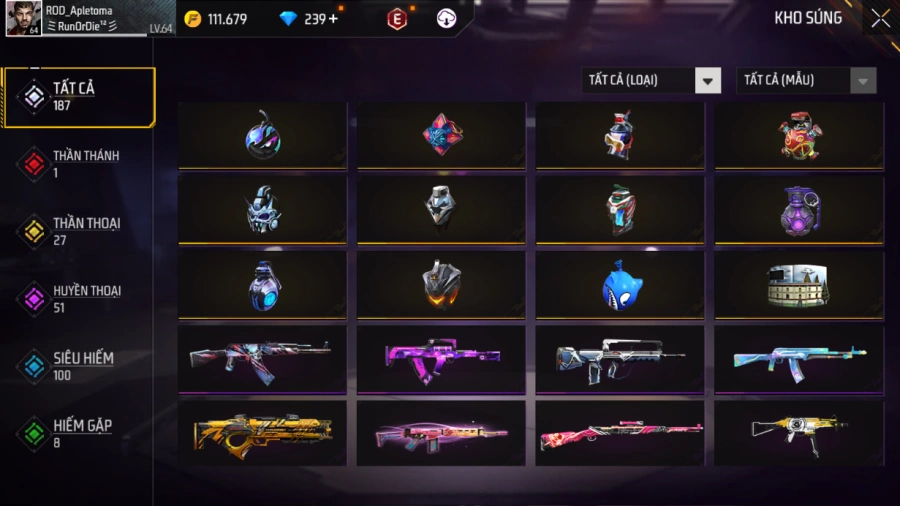
Task: Click the red hexagon E badge icon
Action: pyautogui.click(x=397, y=19)
